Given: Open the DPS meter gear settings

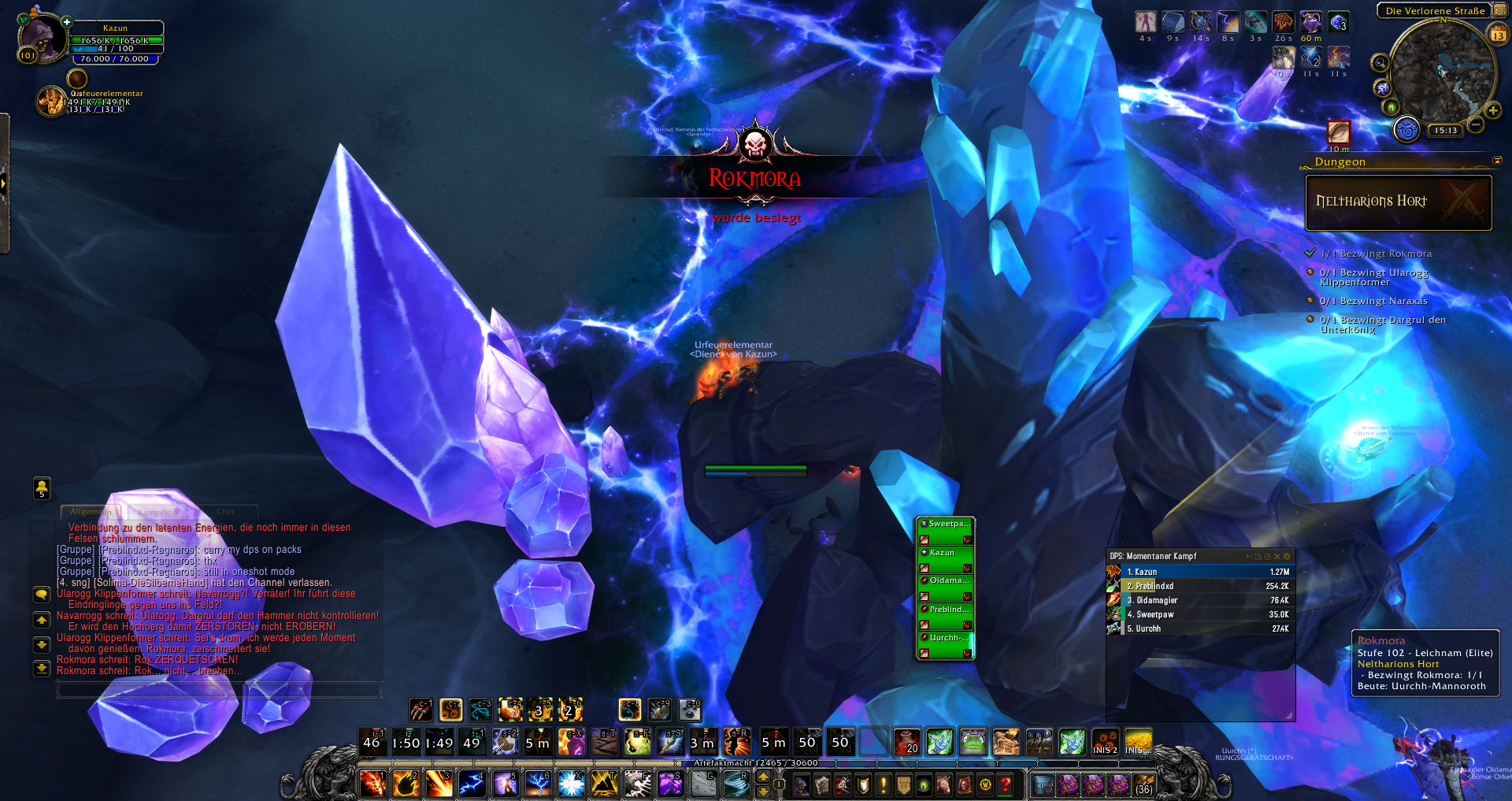Looking at the screenshot, I should [x=1288, y=556].
